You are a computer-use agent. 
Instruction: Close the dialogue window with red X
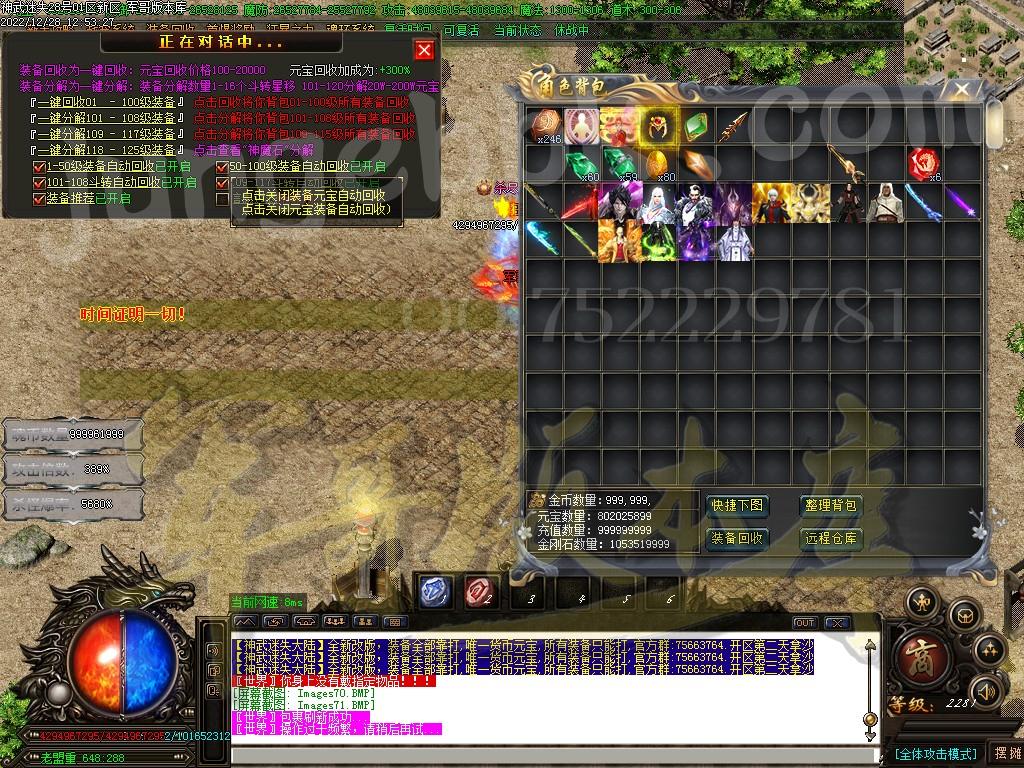[x=424, y=50]
